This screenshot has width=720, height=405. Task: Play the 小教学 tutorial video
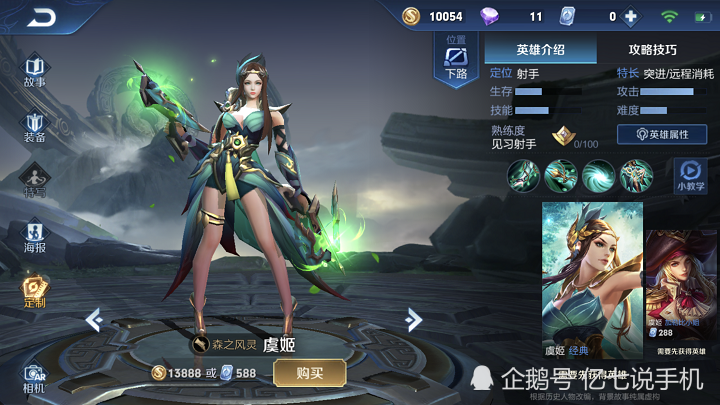point(689,175)
